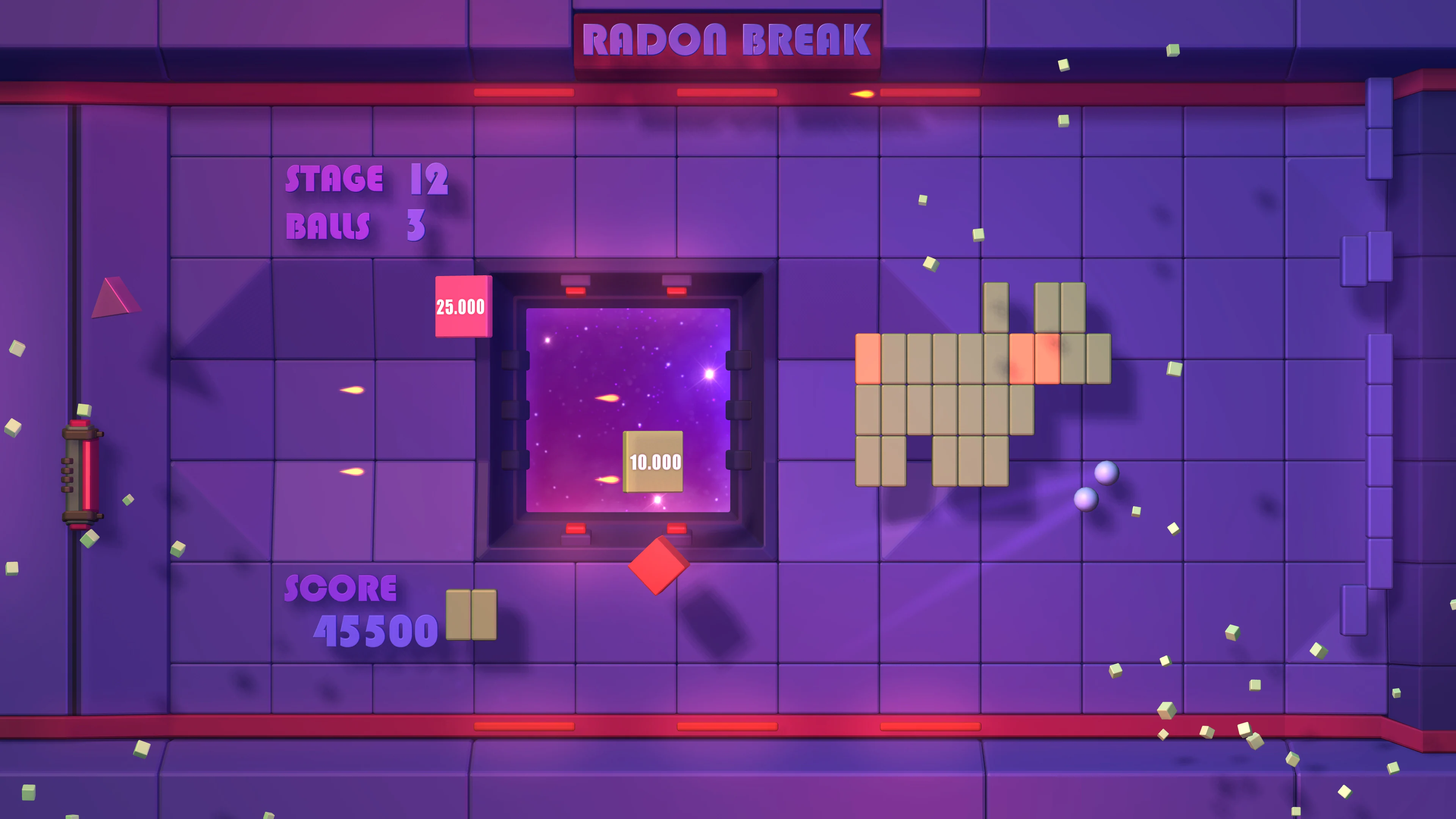1456x819 pixels.
Task: Click the red indicator light above the portal
Action: tap(576, 292)
